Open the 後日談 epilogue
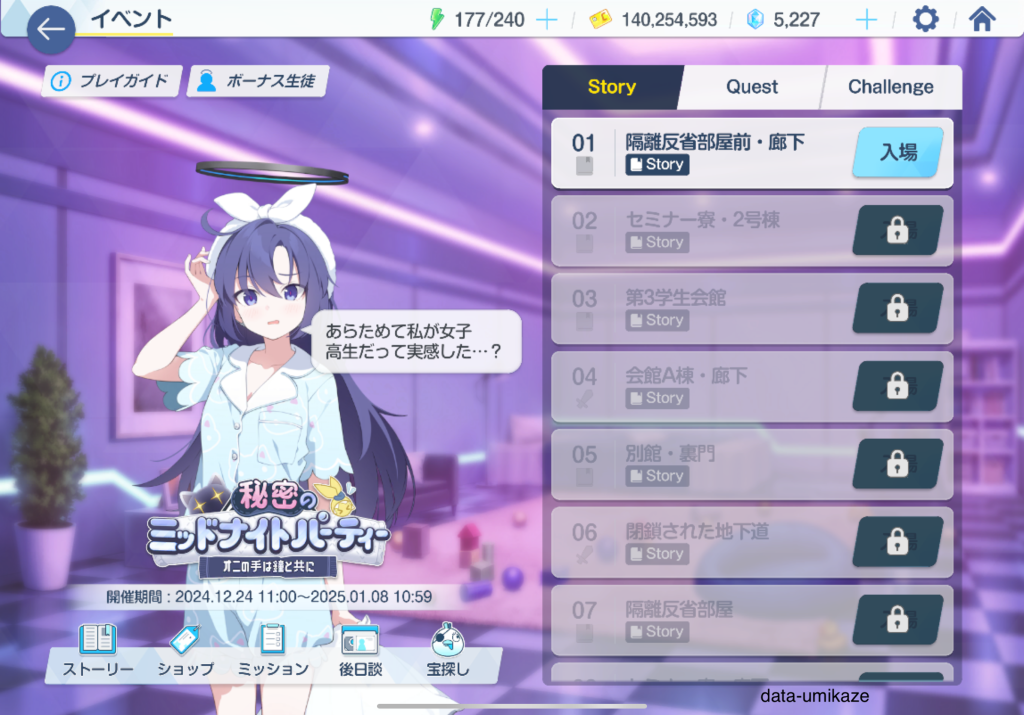 (360, 650)
